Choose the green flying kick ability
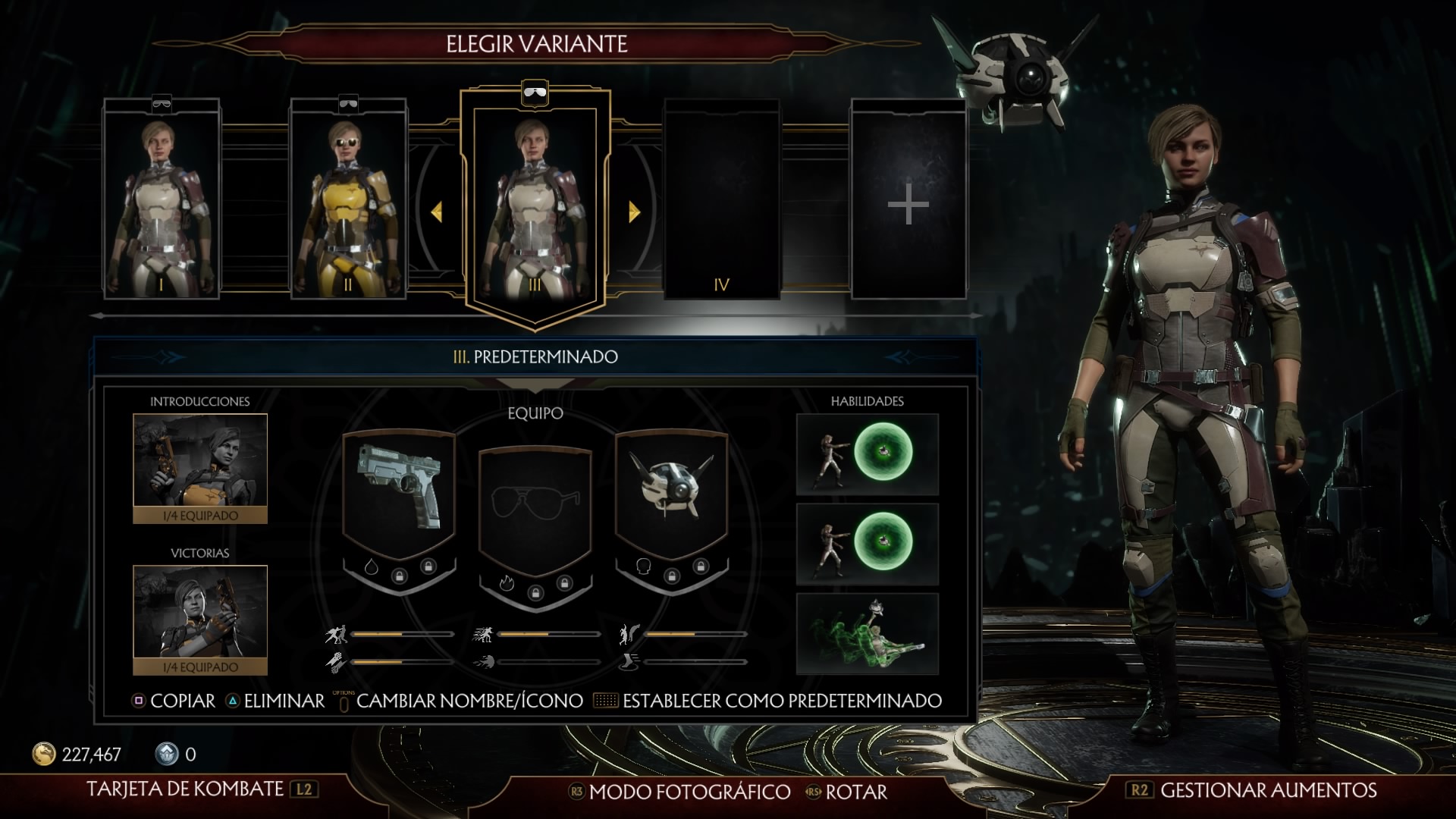Viewport: 1456px width, 819px height. pyautogui.click(x=868, y=634)
